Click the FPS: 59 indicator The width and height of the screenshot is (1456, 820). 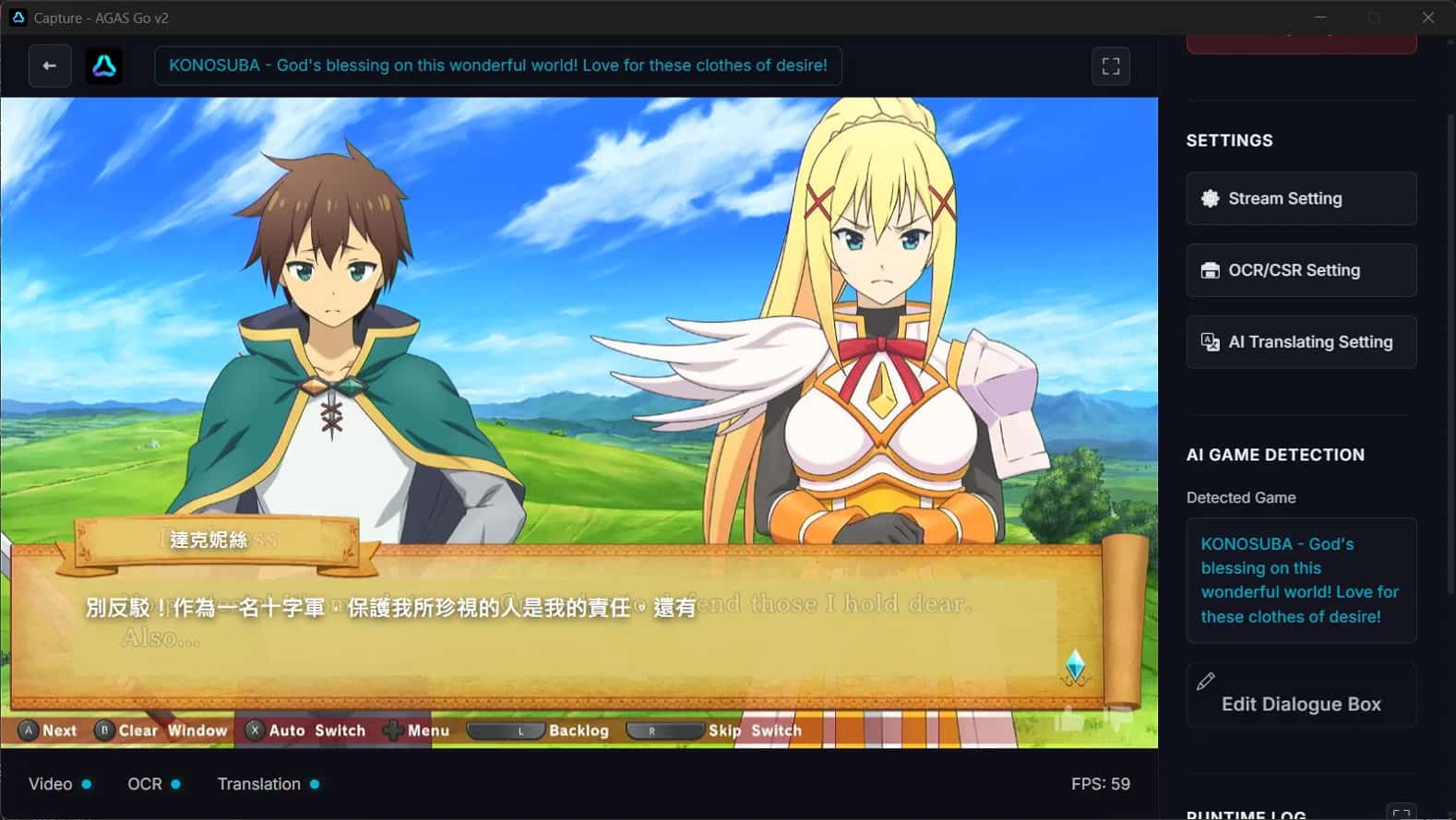point(1101,783)
